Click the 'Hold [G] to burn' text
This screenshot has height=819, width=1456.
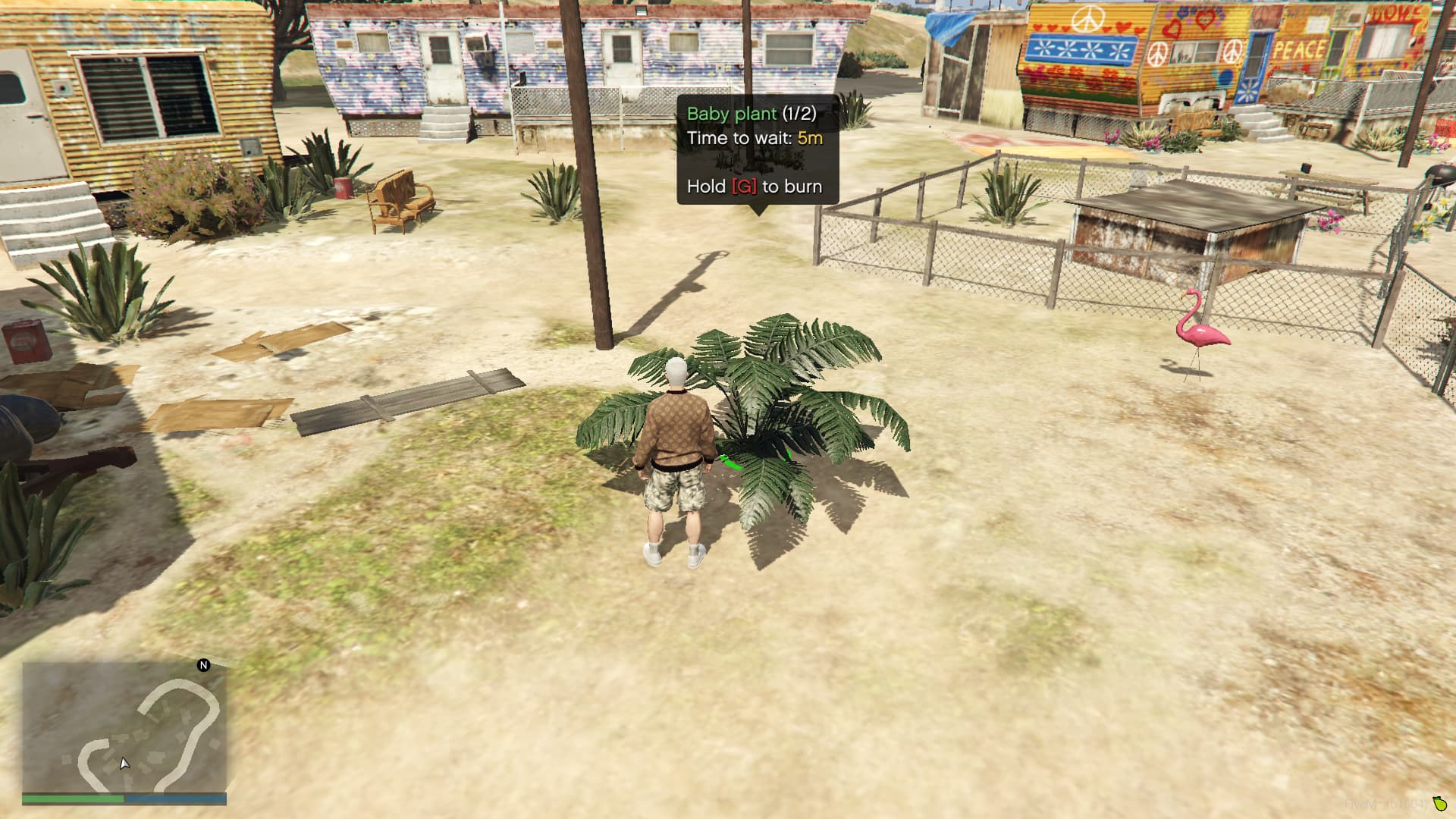tap(755, 186)
